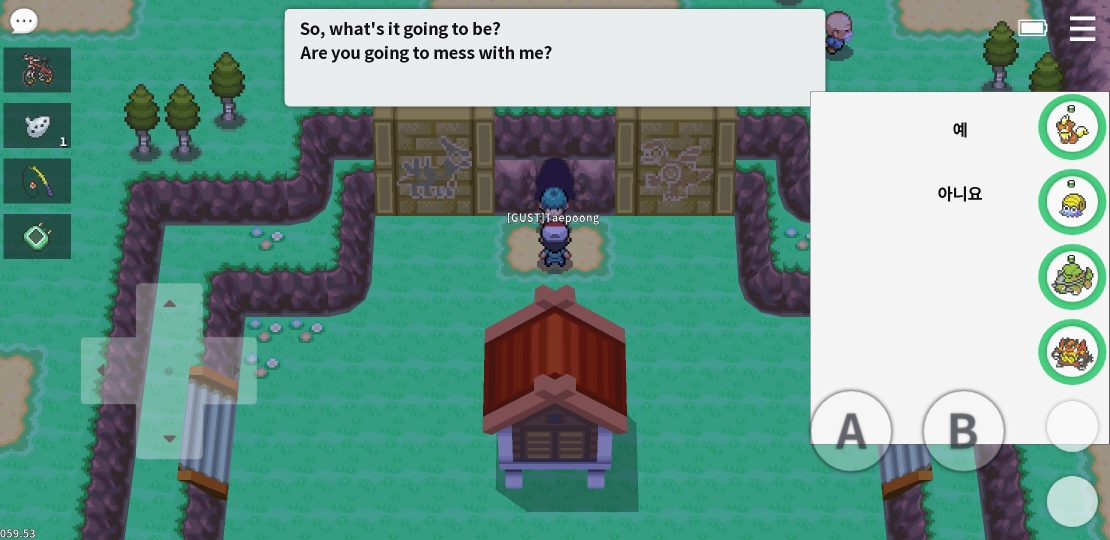Open the chat speech bubble
This screenshot has width=1110, height=540.
[x=23, y=21]
